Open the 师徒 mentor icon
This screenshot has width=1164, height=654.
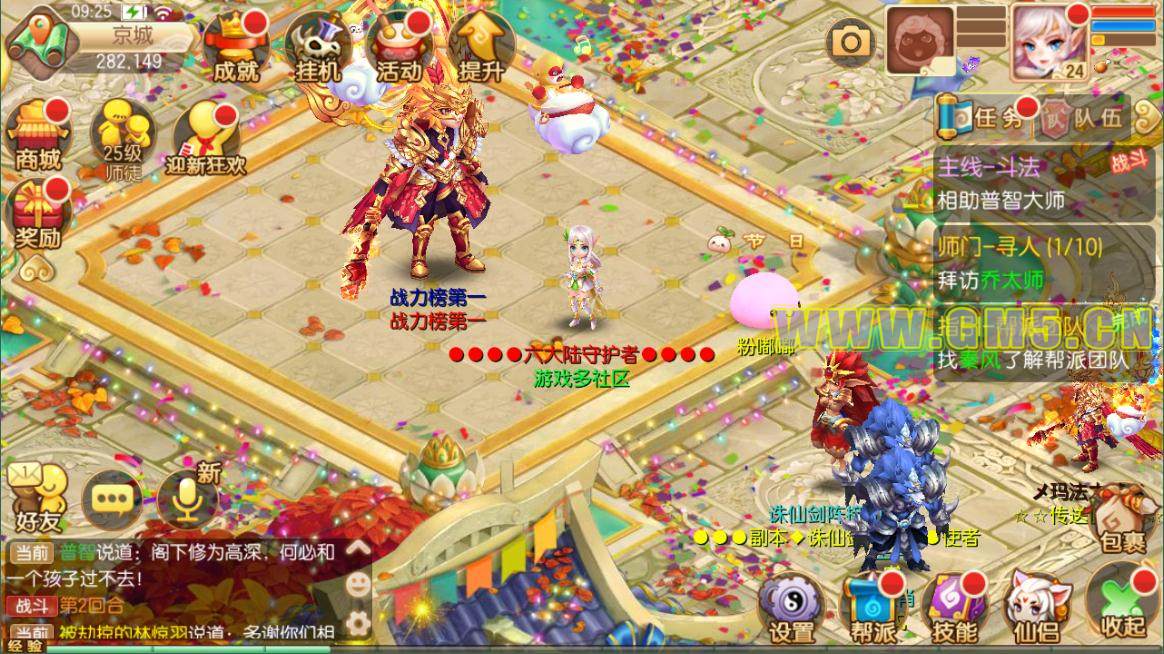(119, 135)
